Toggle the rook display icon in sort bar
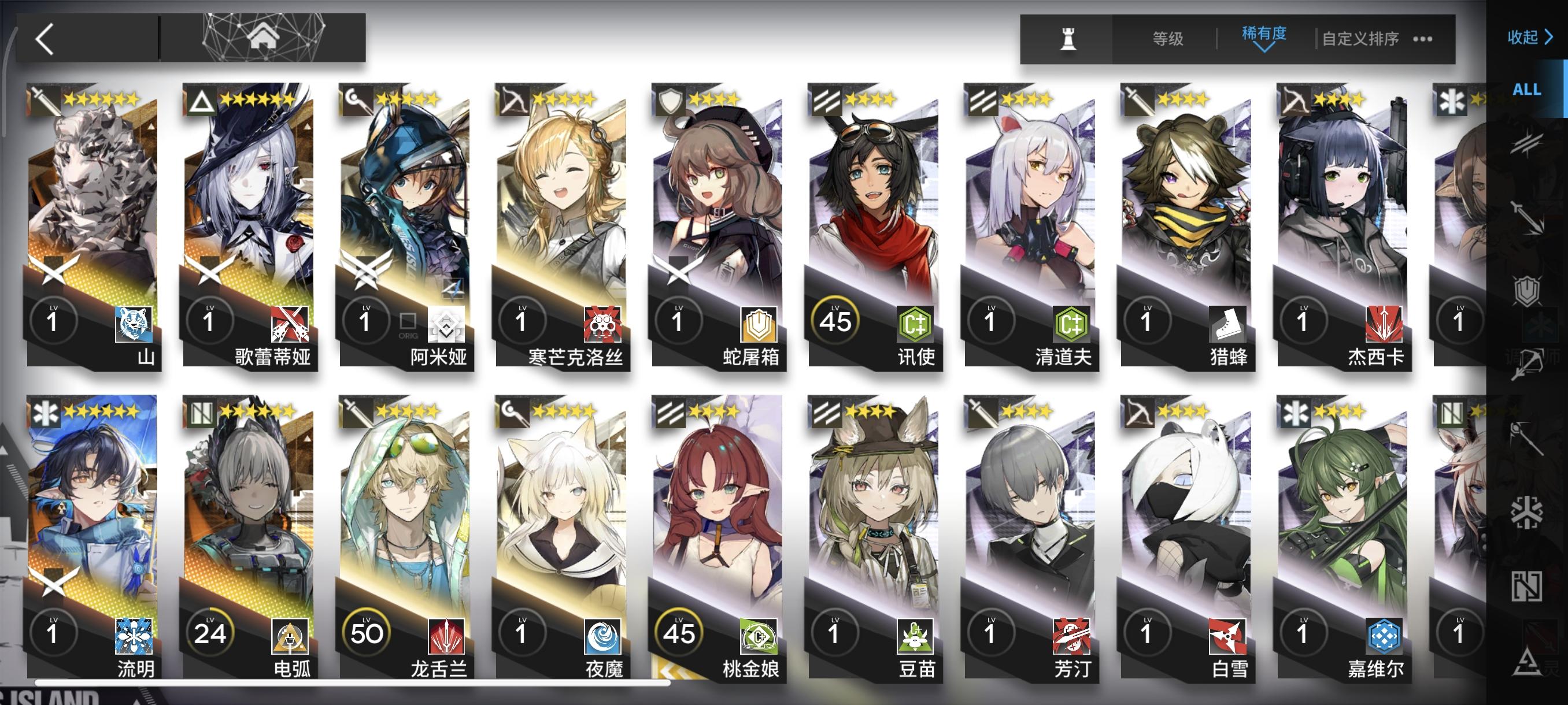This screenshot has width=1568, height=705. pyautogui.click(x=1068, y=38)
